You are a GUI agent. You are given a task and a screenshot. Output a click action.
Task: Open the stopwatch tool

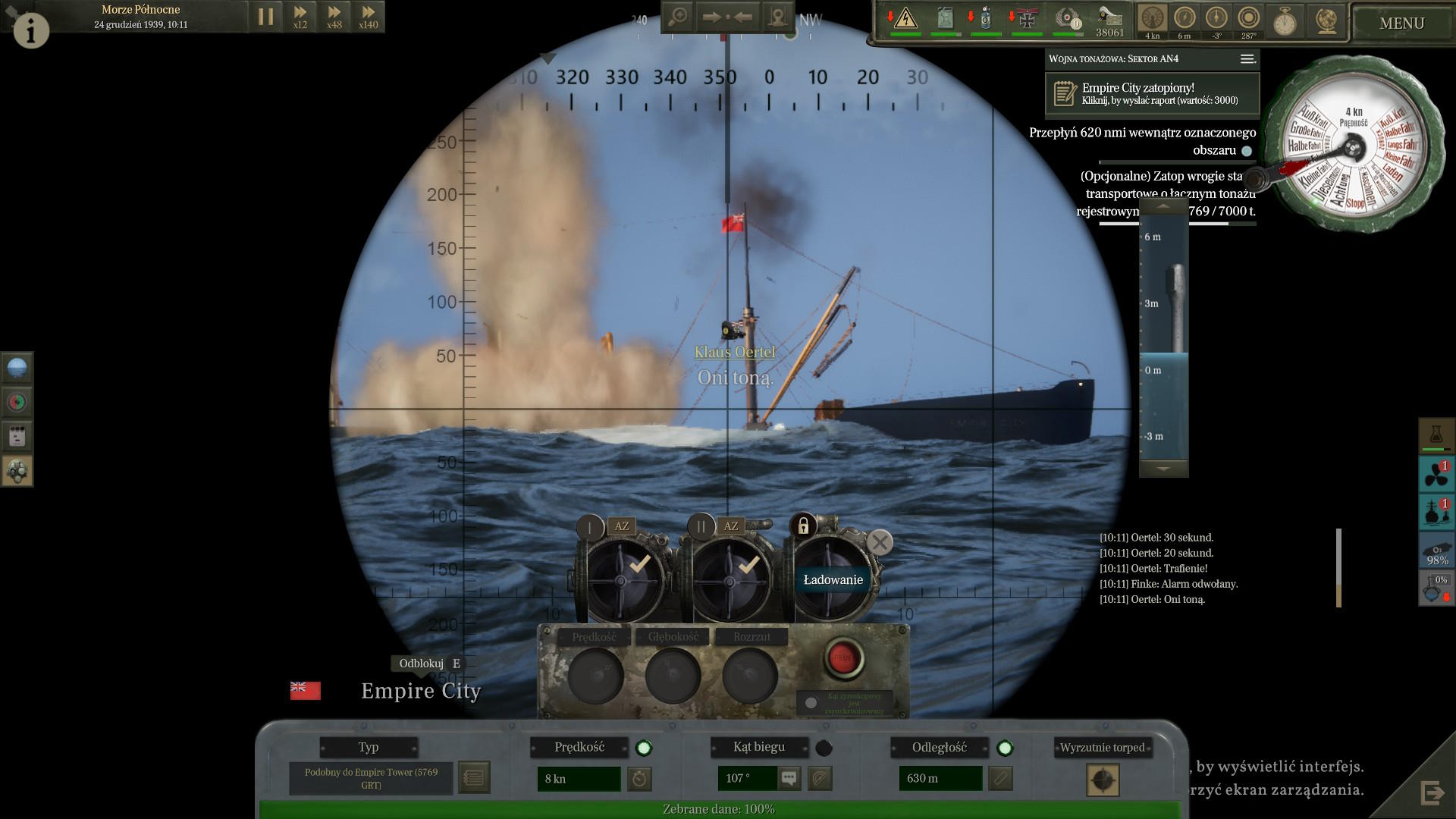(x=1285, y=21)
